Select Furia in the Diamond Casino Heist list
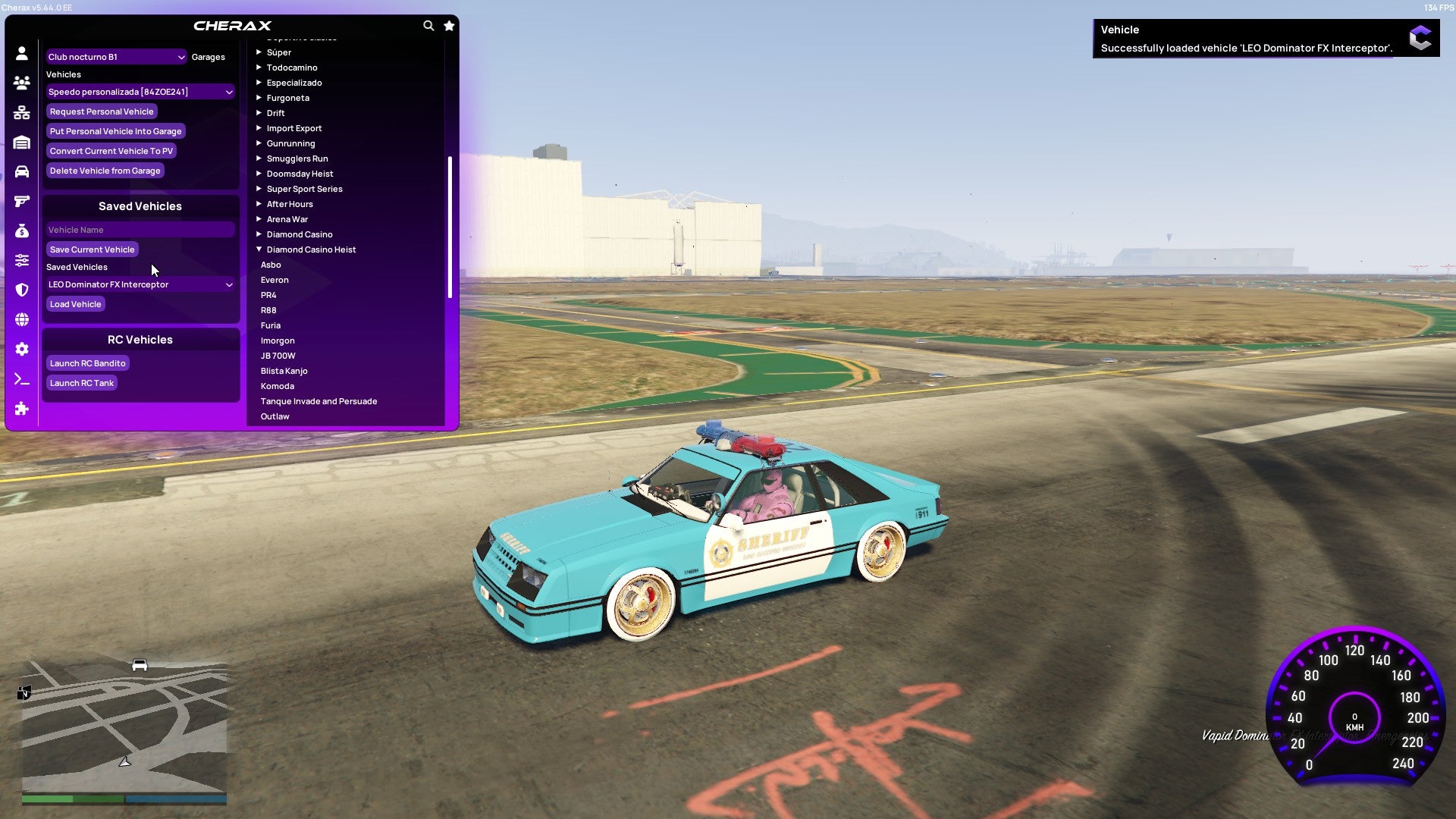This screenshot has height=819, width=1456. click(271, 325)
